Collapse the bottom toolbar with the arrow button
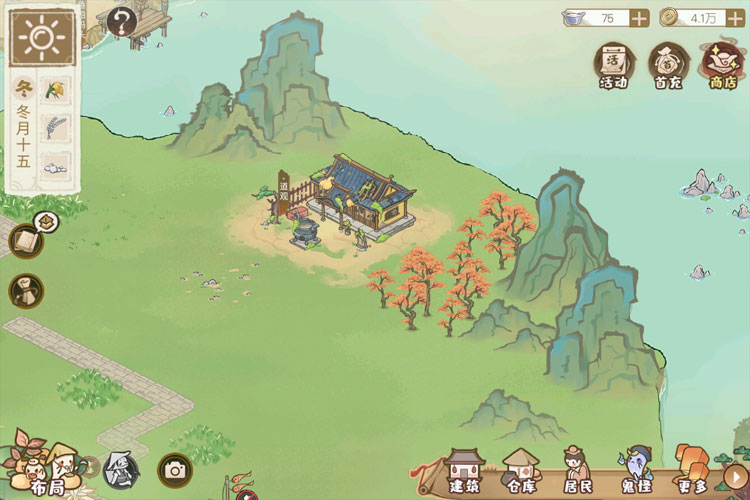This screenshot has width=750, height=500. tap(735, 476)
